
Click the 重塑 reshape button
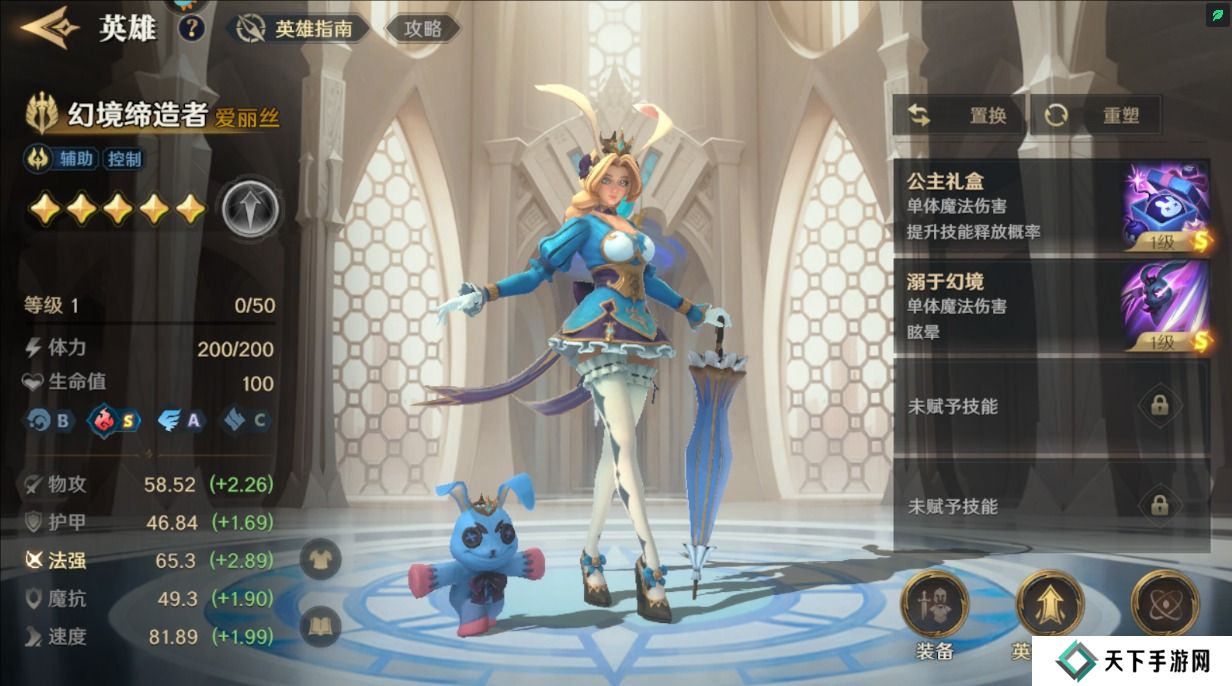click(1097, 116)
